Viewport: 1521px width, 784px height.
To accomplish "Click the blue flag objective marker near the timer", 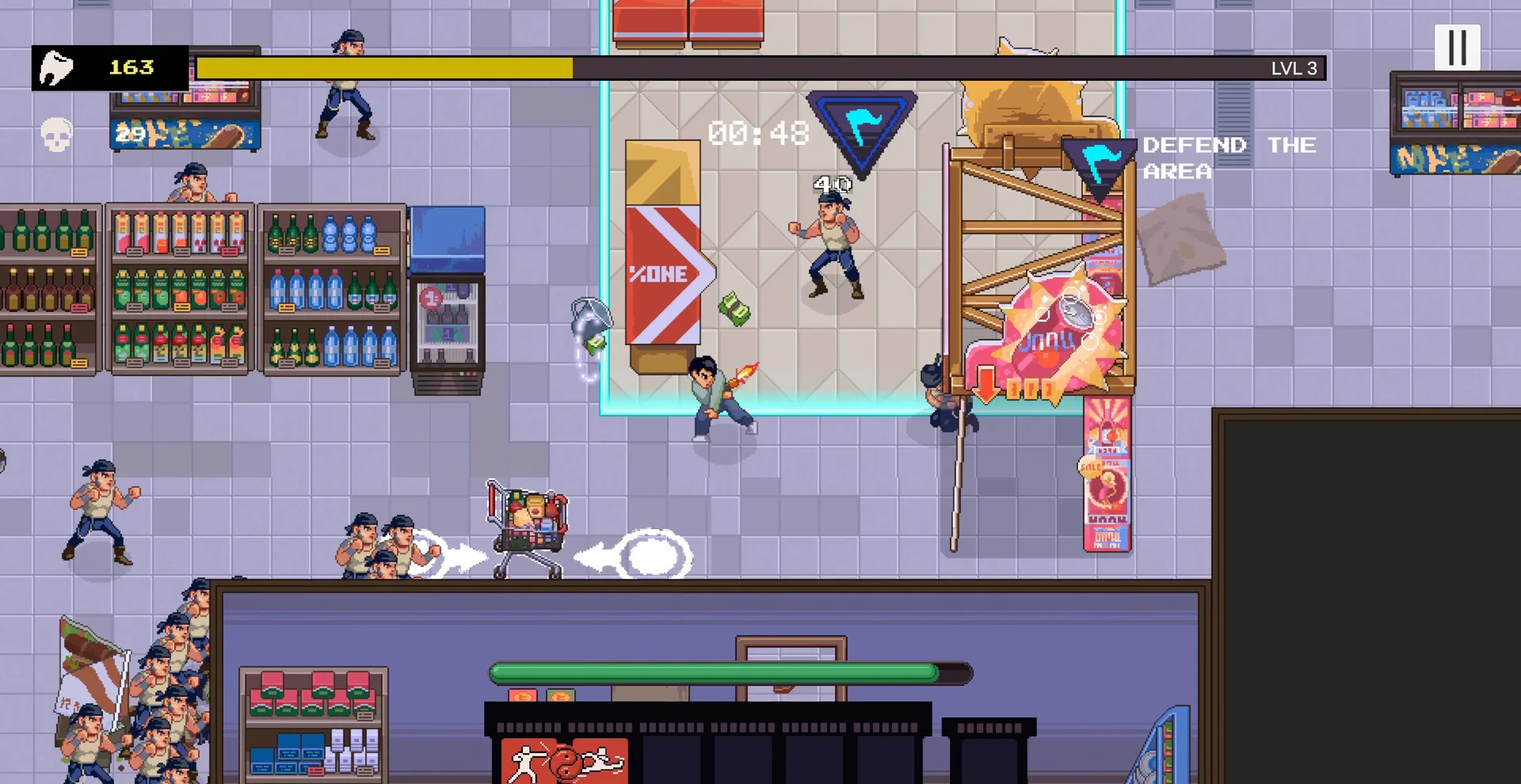I will click(x=861, y=127).
